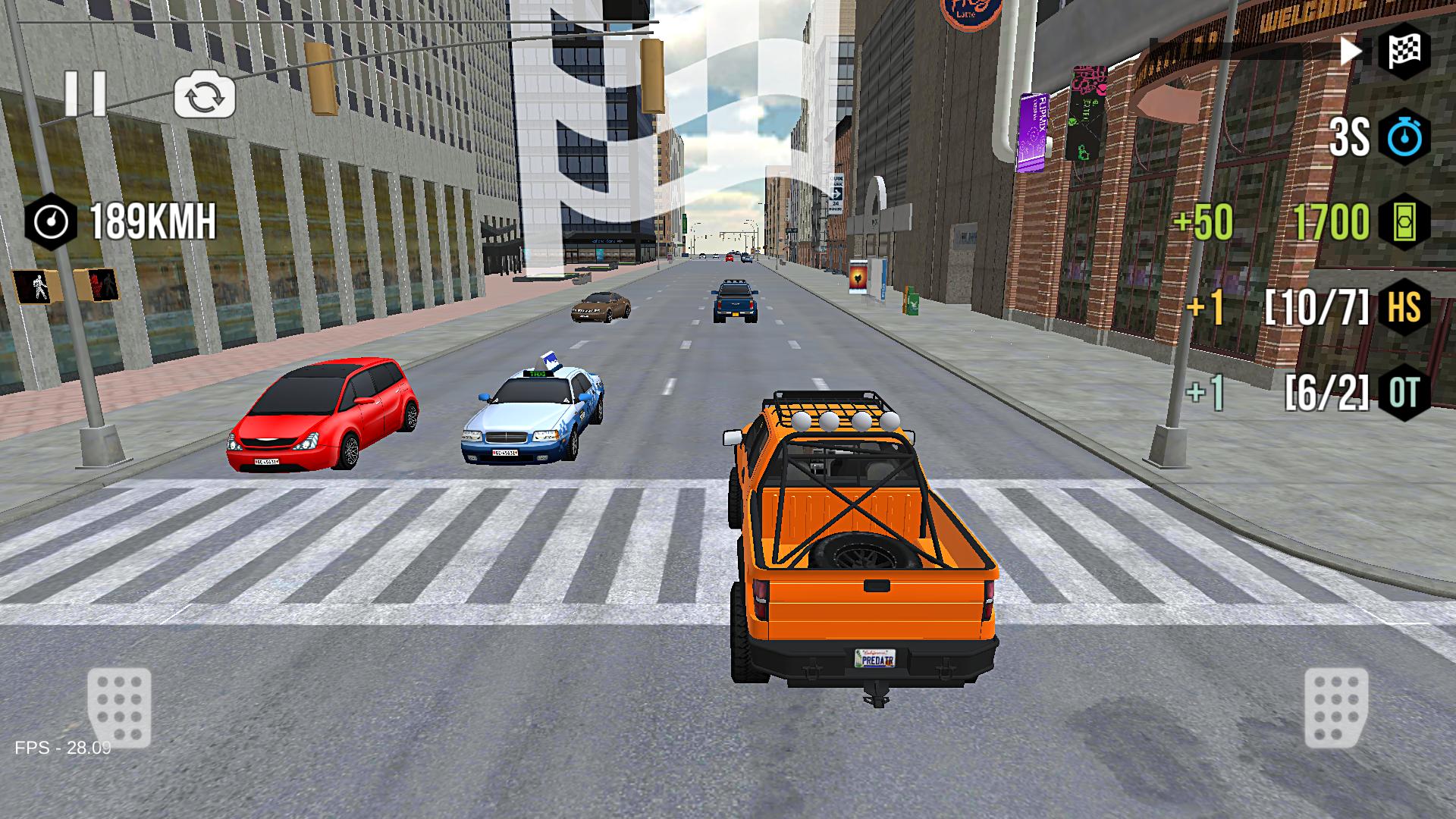Switch the camera view
Viewport: 1456px width, 819px height.
coord(205,93)
